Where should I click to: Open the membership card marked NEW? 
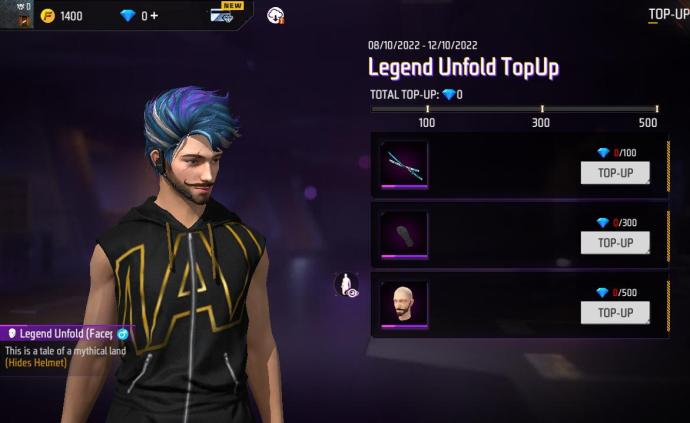[221, 15]
